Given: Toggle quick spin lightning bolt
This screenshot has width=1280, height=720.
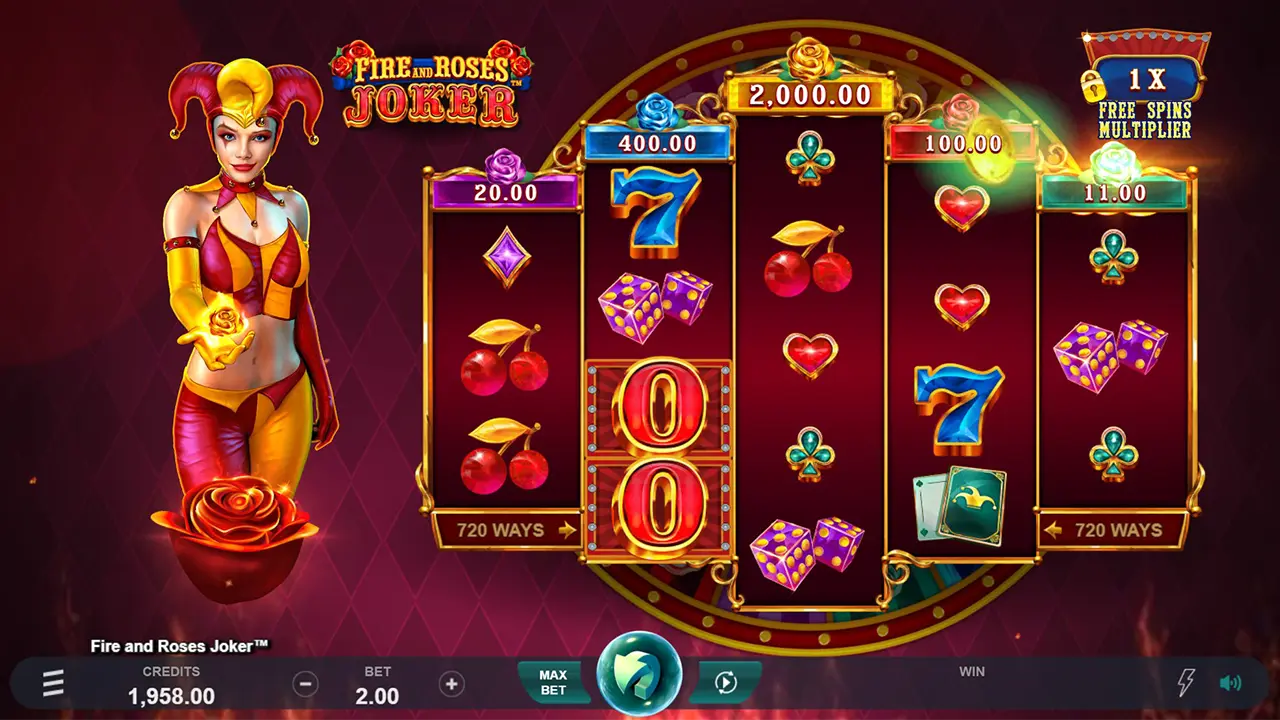Looking at the screenshot, I should pos(1186,683).
